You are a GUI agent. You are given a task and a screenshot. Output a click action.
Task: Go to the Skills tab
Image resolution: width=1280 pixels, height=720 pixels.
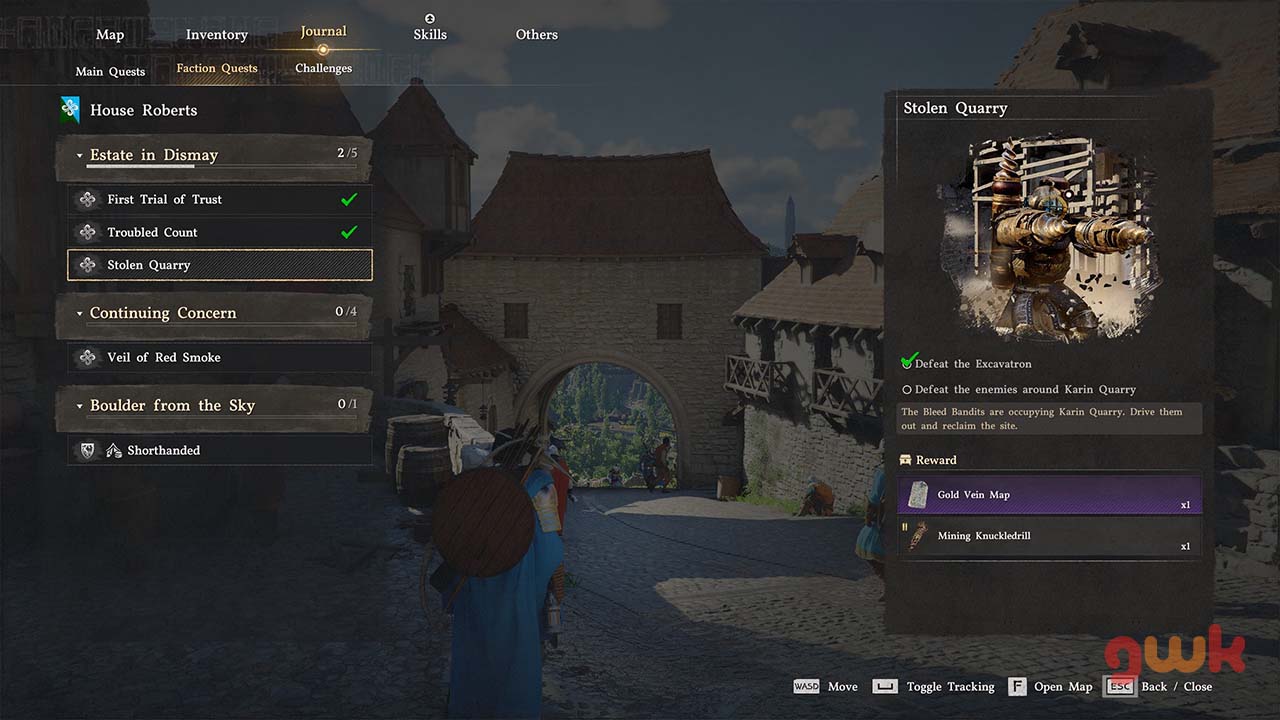tap(430, 35)
